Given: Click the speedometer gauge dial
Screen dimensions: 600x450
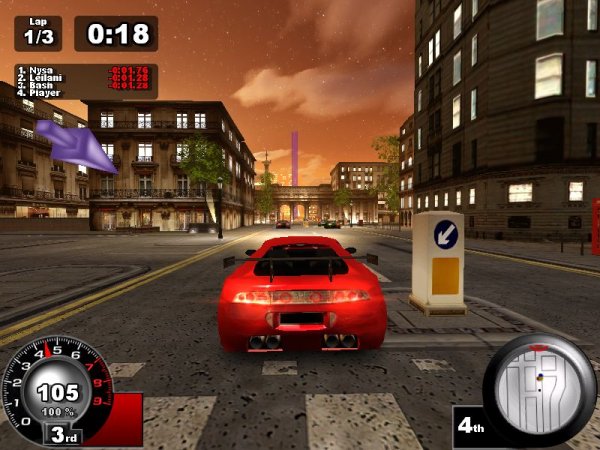Looking at the screenshot, I should click(58, 392).
